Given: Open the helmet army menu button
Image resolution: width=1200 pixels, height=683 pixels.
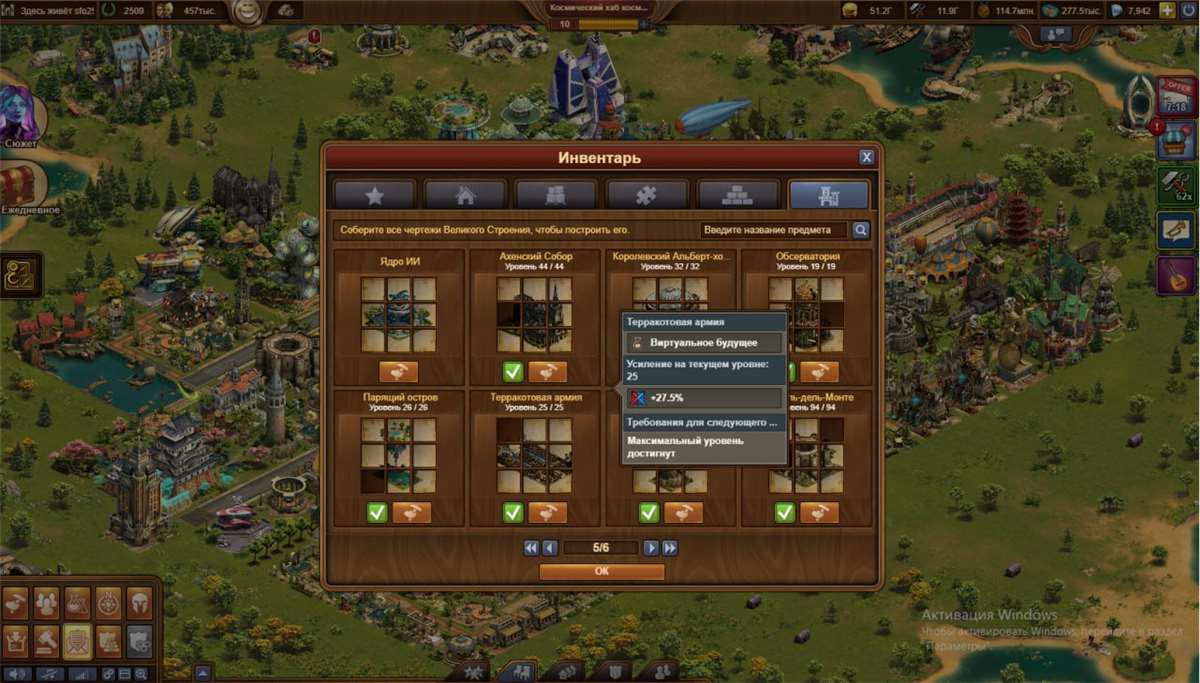Looking at the screenshot, I should pyautogui.click(x=139, y=601).
